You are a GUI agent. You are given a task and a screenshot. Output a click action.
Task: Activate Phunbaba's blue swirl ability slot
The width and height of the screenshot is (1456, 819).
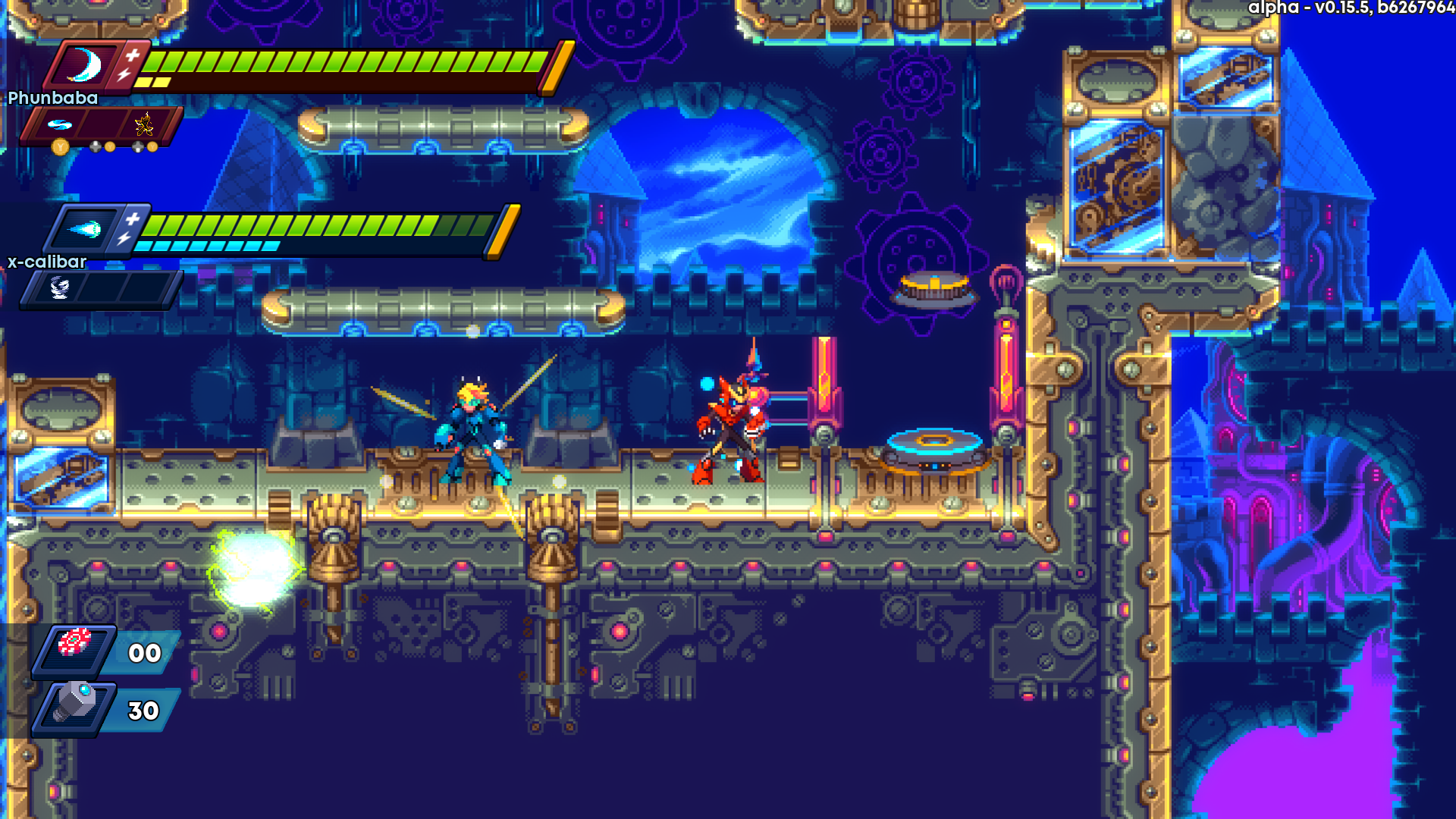tap(59, 124)
